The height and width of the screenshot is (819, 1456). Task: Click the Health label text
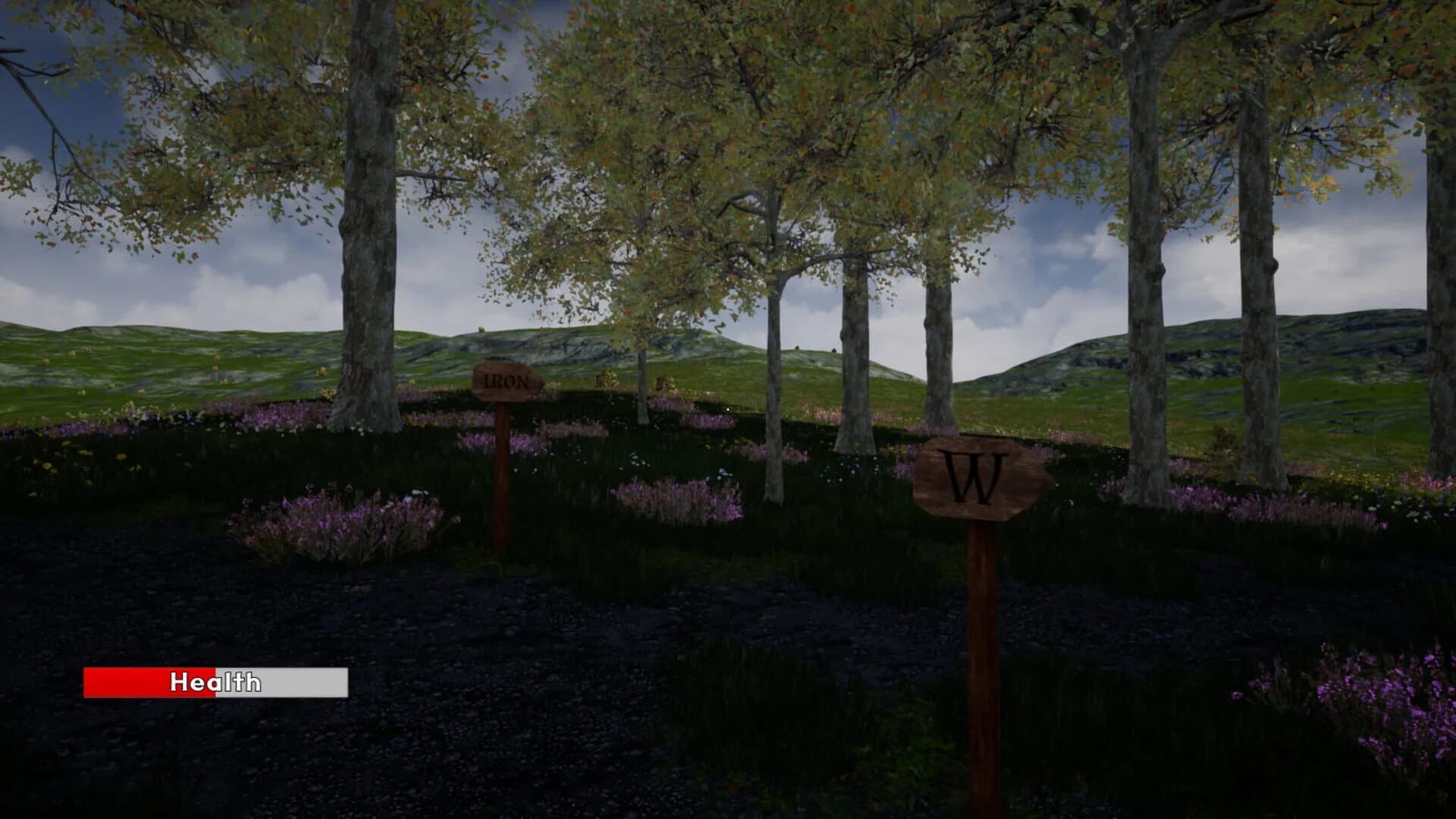point(215,683)
